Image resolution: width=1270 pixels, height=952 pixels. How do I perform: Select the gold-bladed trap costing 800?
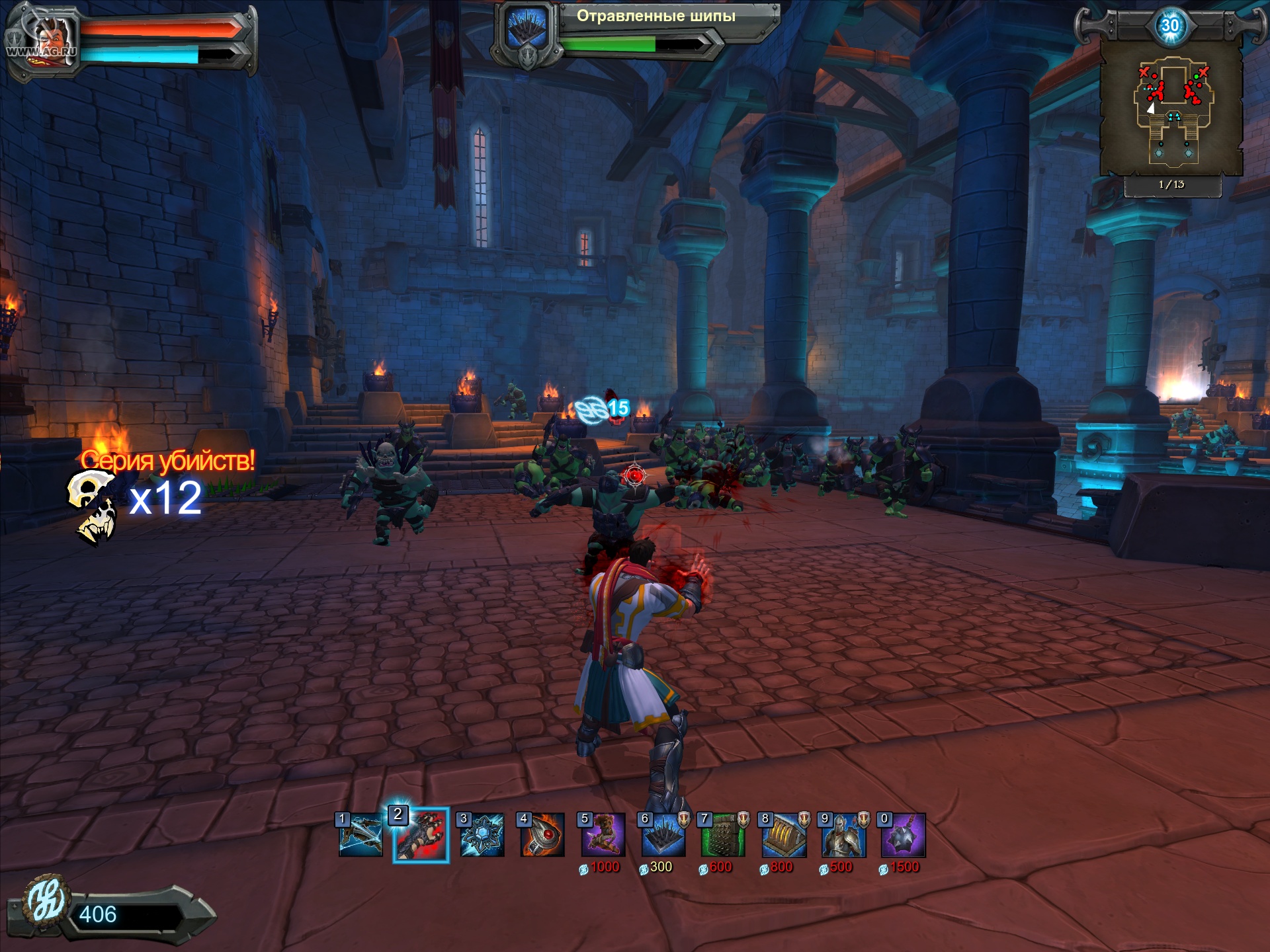784,836
